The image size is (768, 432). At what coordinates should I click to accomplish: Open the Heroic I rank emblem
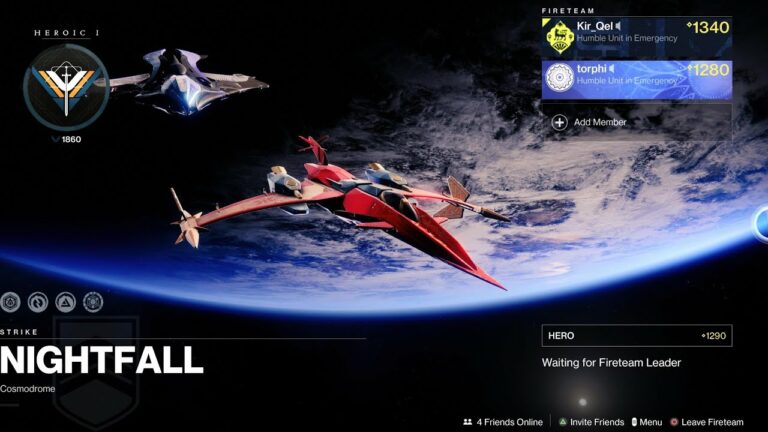(66, 87)
